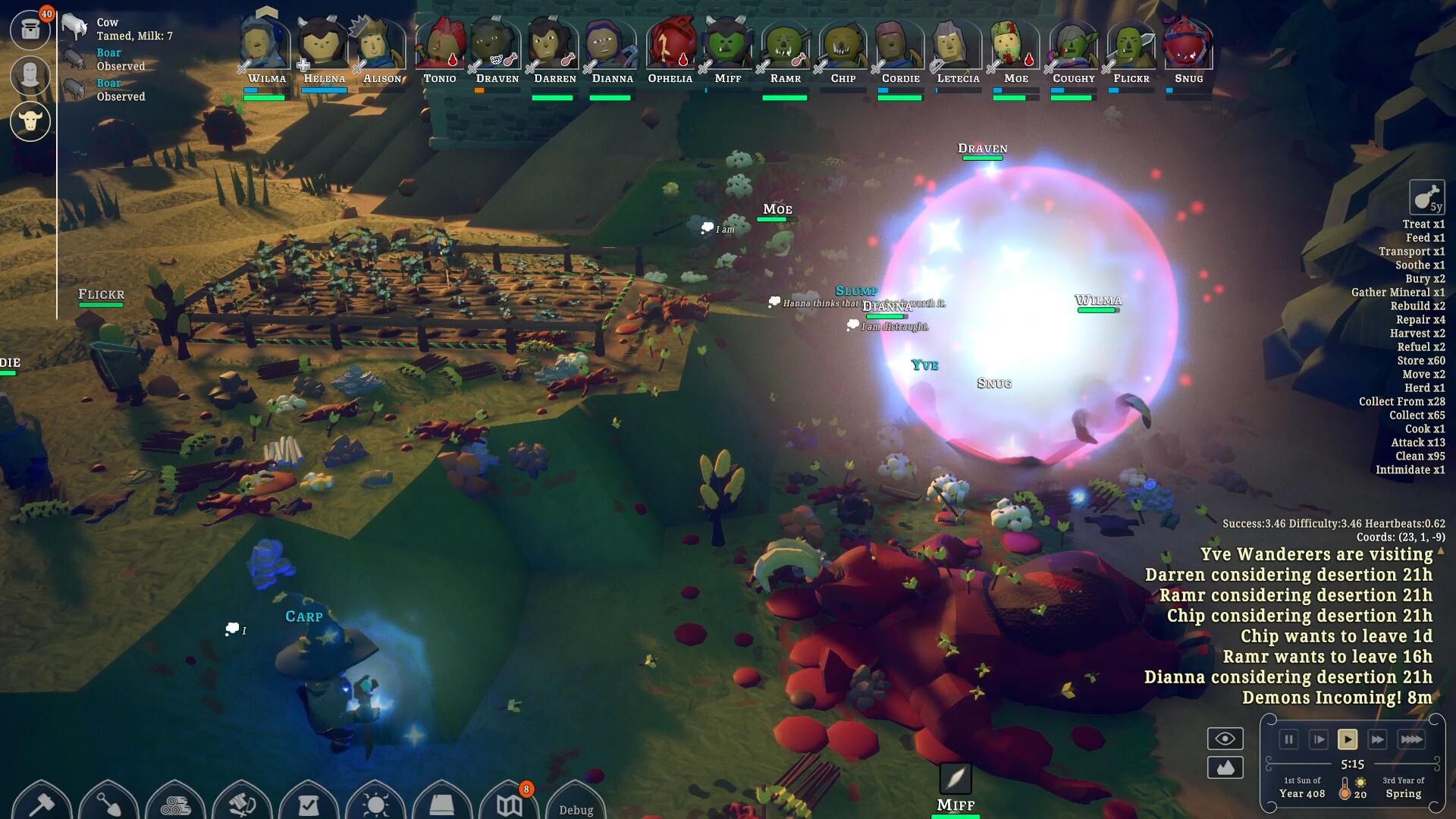
Task: Open the storage jar tab with 40 badge
Action: pyautogui.click(x=30, y=30)
